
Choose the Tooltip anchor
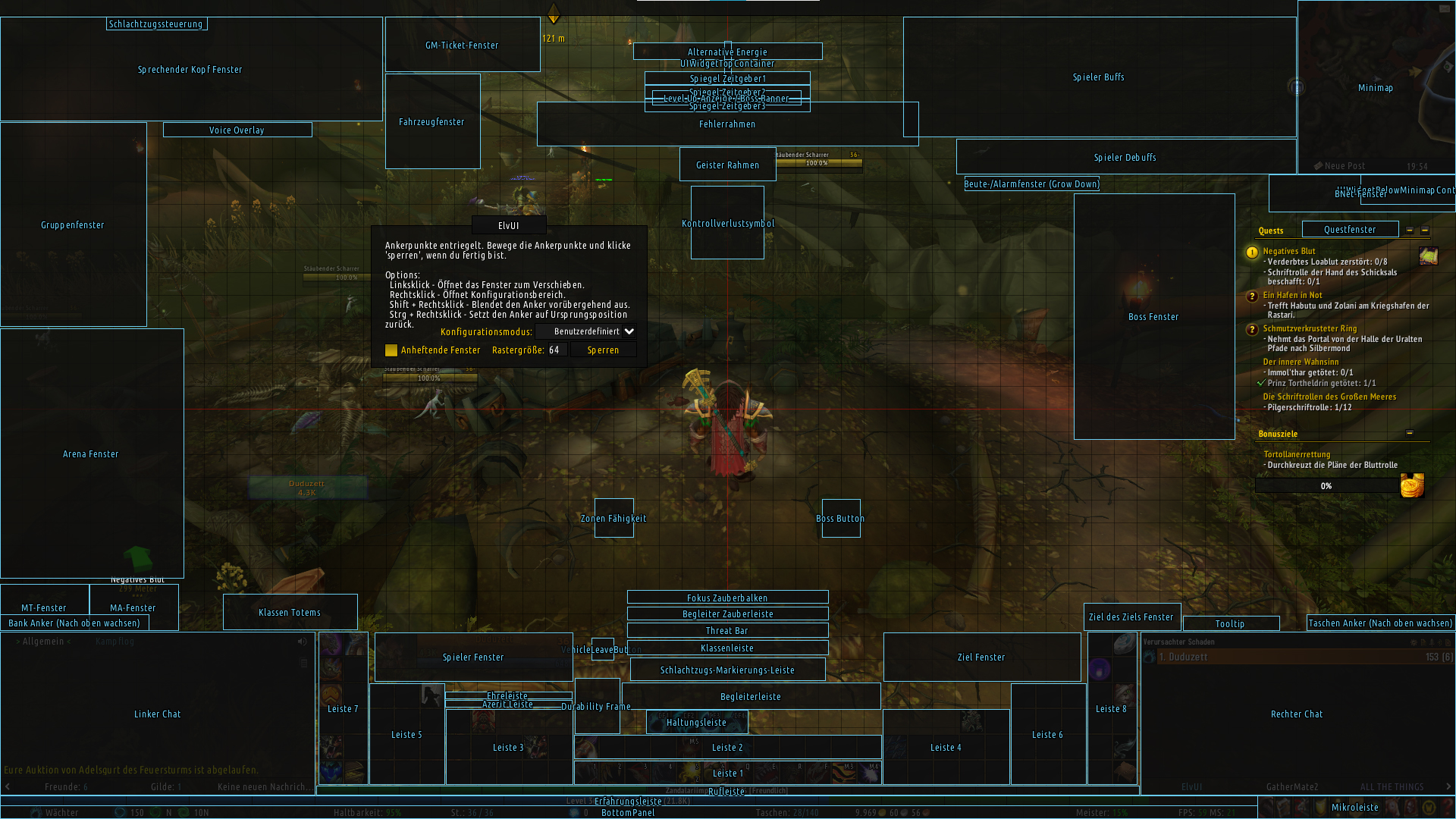(x=1230, y=623)
